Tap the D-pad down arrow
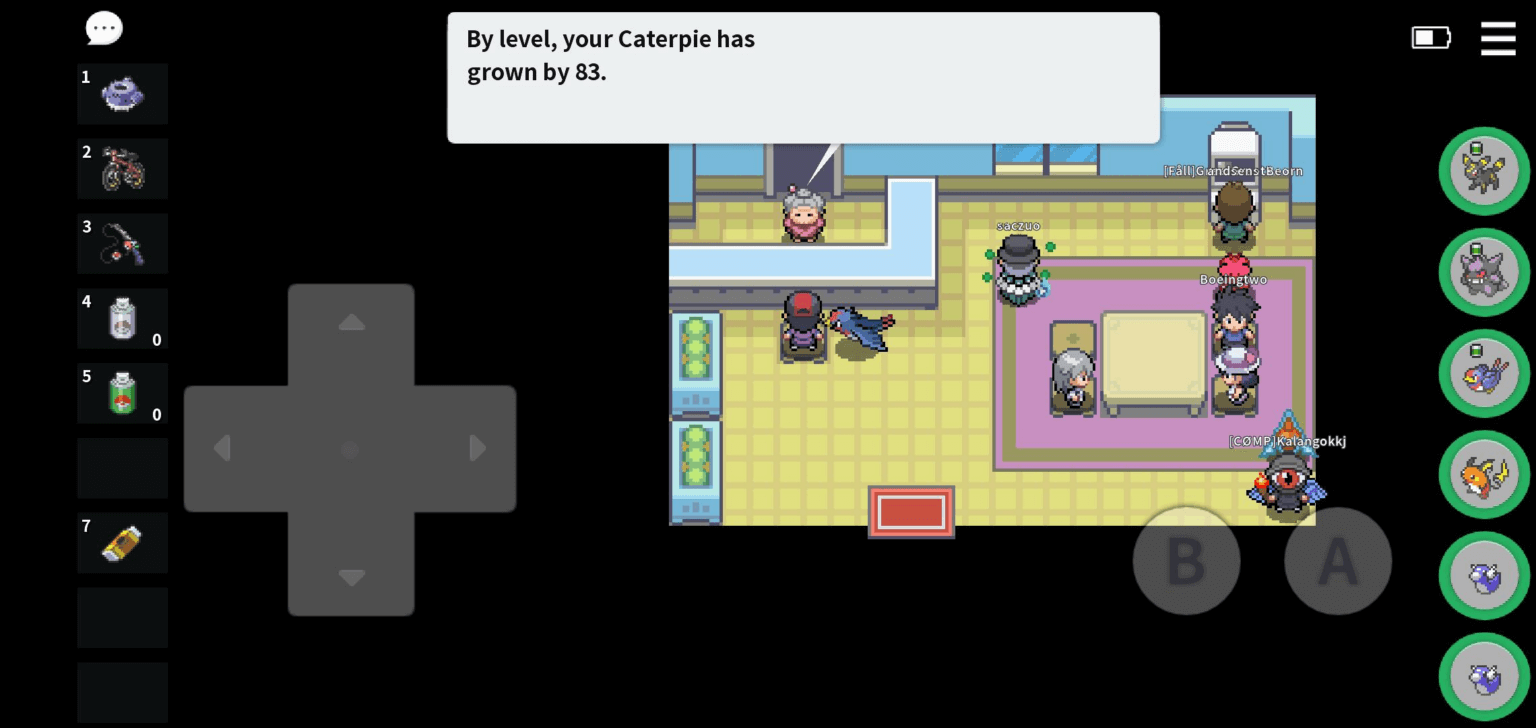Viewport: 1536px width, 728px height. click(x=351, y=577)
